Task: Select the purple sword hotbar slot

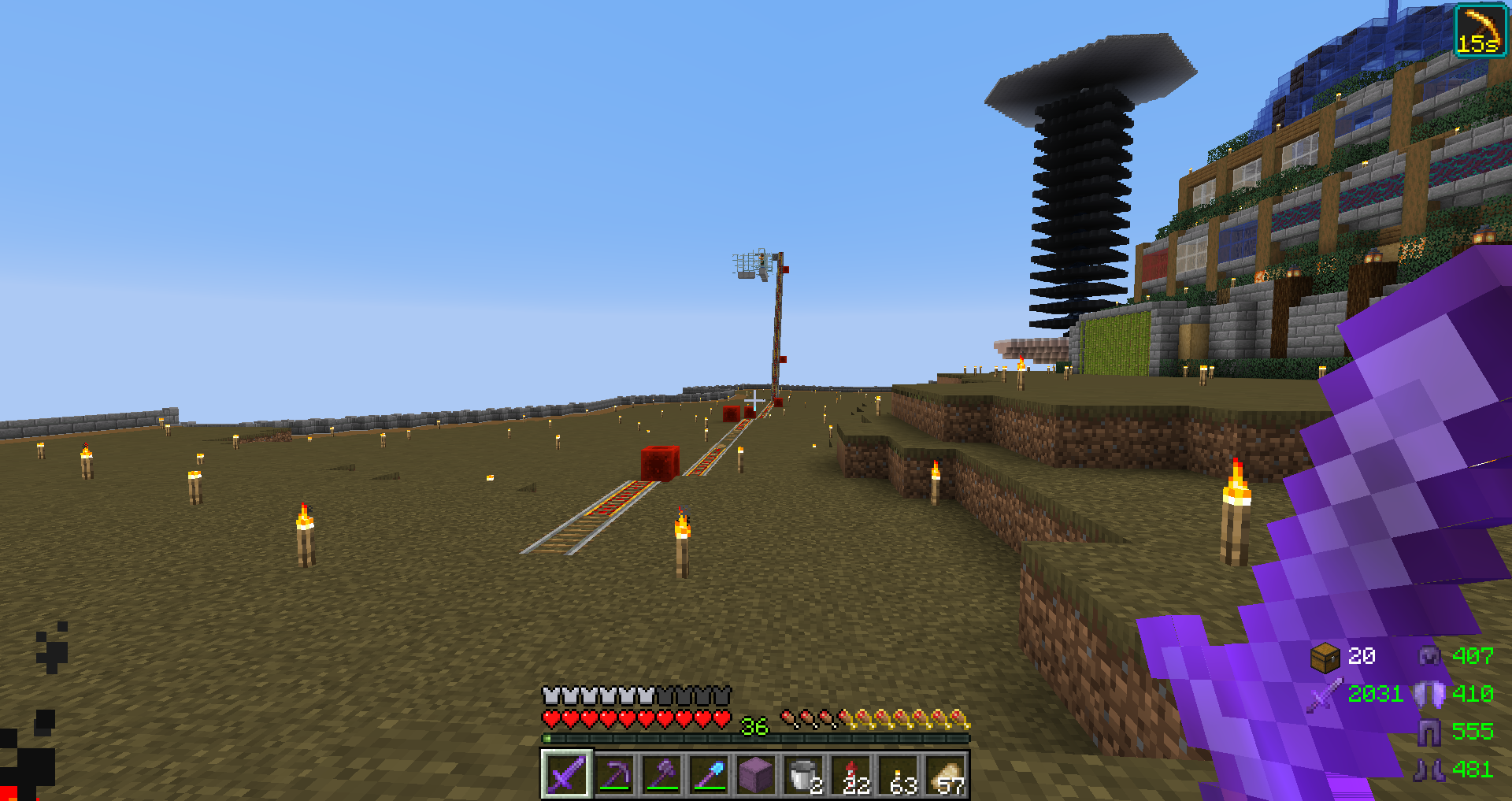Action: tap(566, 774)
